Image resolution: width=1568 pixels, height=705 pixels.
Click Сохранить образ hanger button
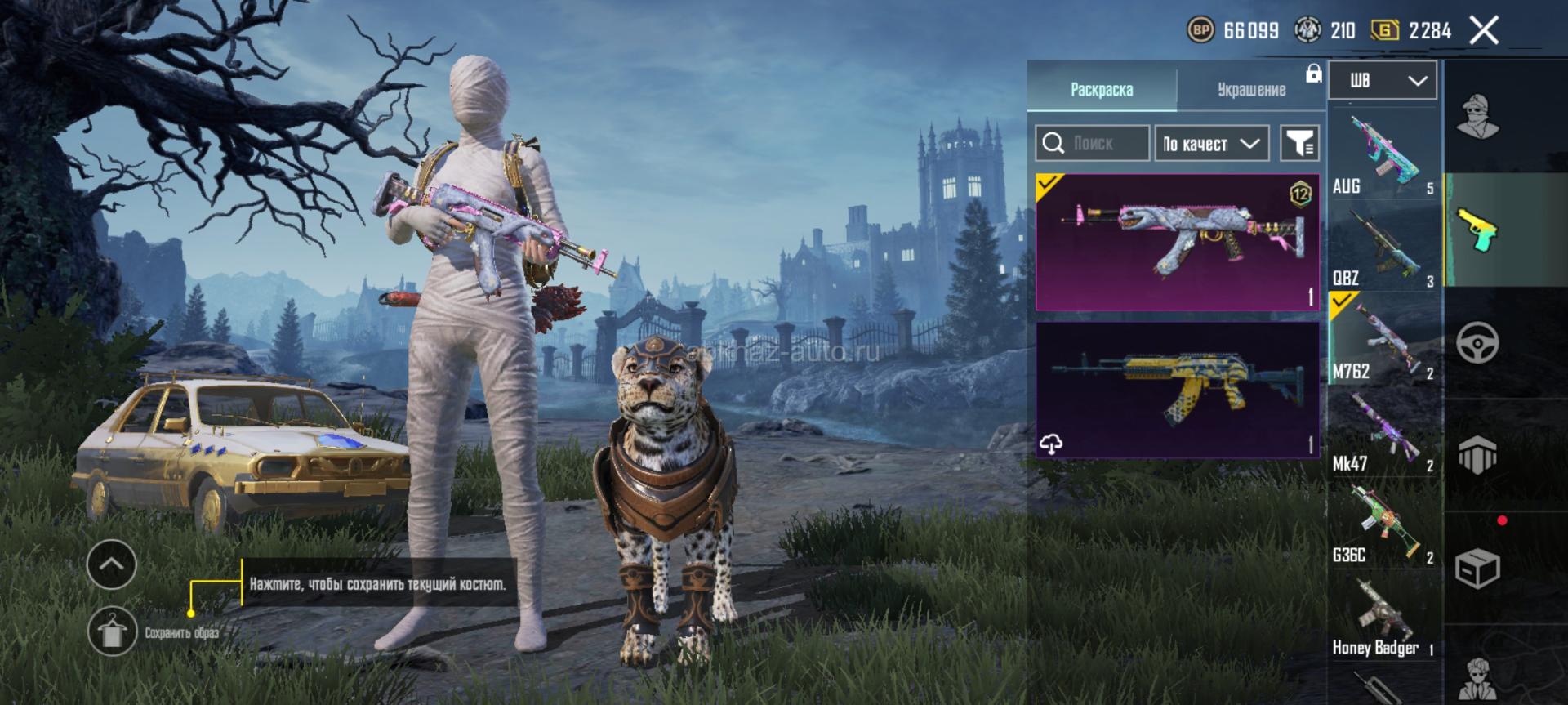112,631
